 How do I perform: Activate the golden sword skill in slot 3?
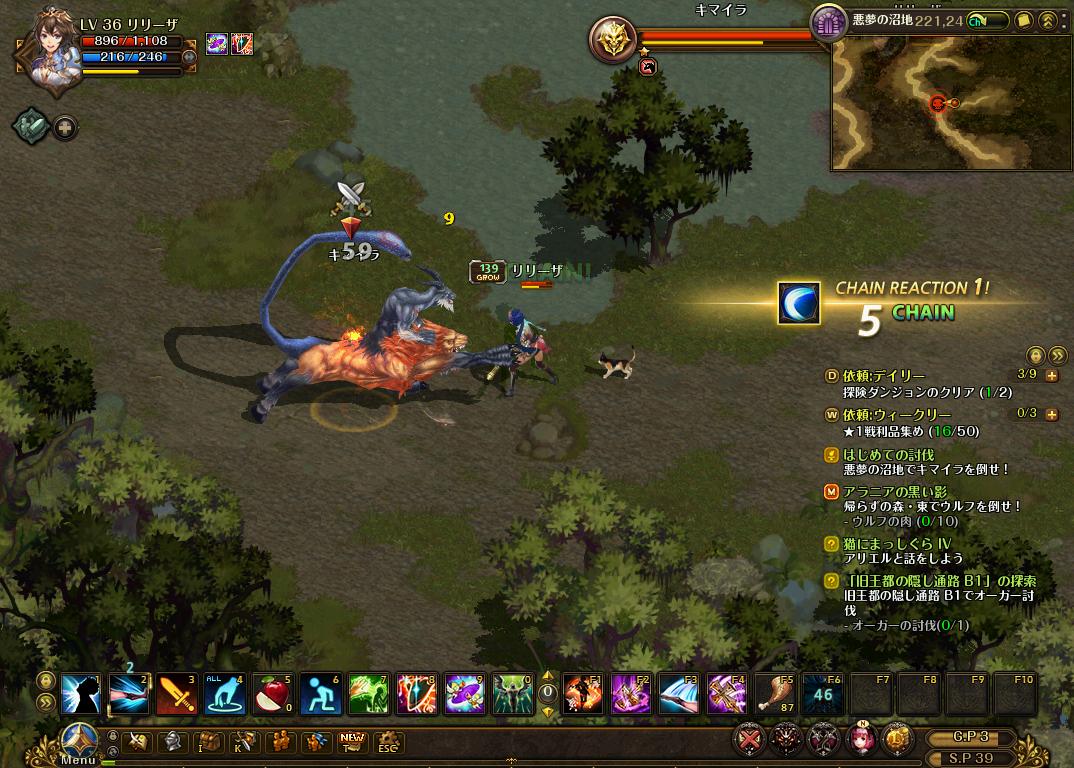click(x=175, y=693)
